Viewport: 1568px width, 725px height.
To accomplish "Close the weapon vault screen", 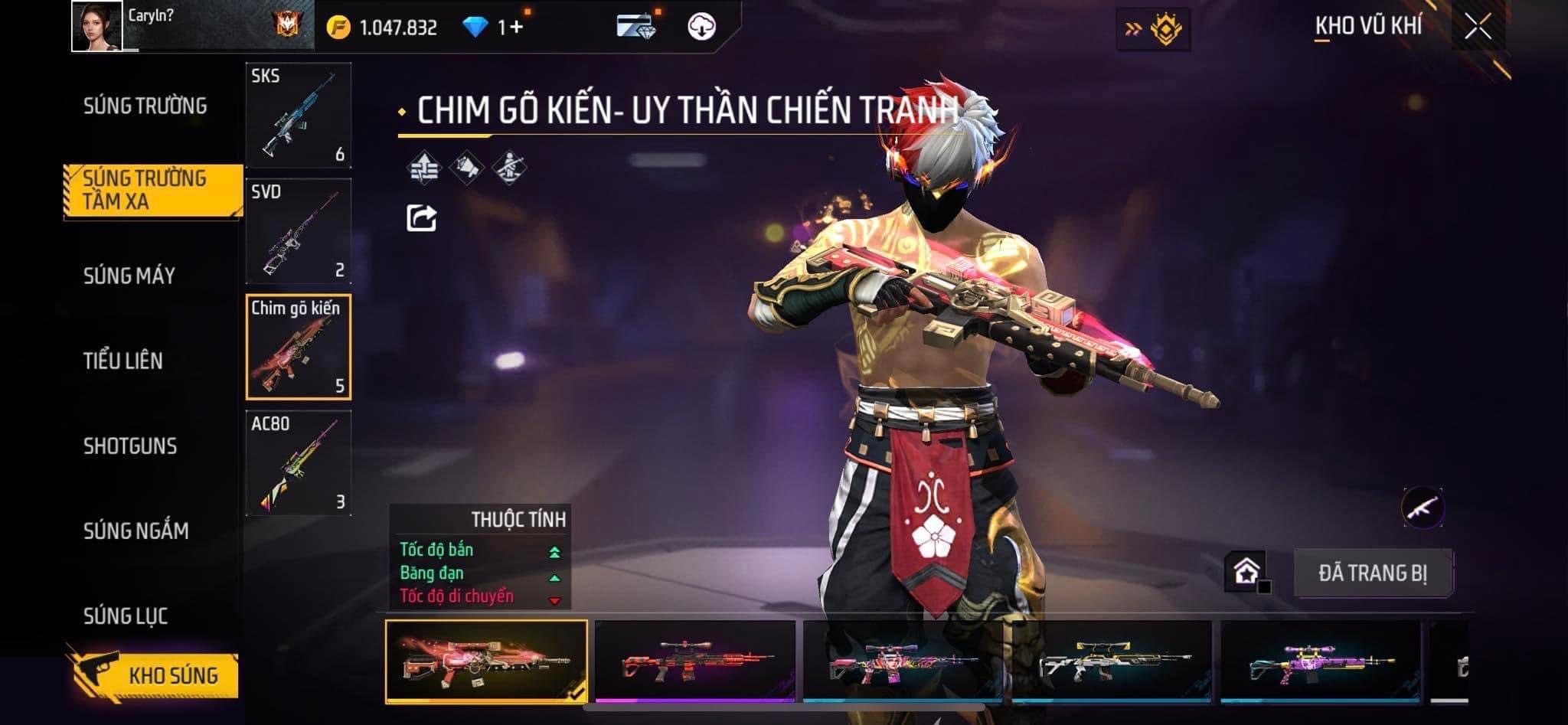I will pyautogui.click(x=1478, y=28).
